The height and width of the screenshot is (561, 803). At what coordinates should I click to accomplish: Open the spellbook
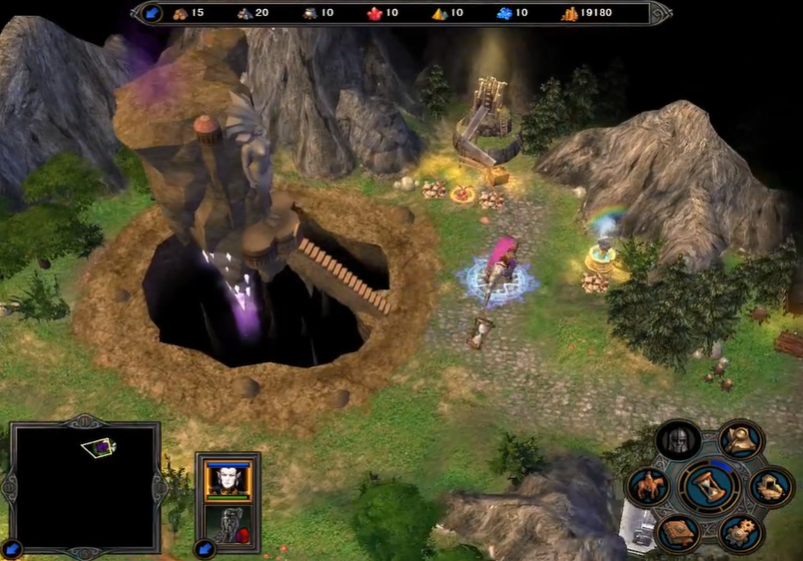[x=677, y=531]
